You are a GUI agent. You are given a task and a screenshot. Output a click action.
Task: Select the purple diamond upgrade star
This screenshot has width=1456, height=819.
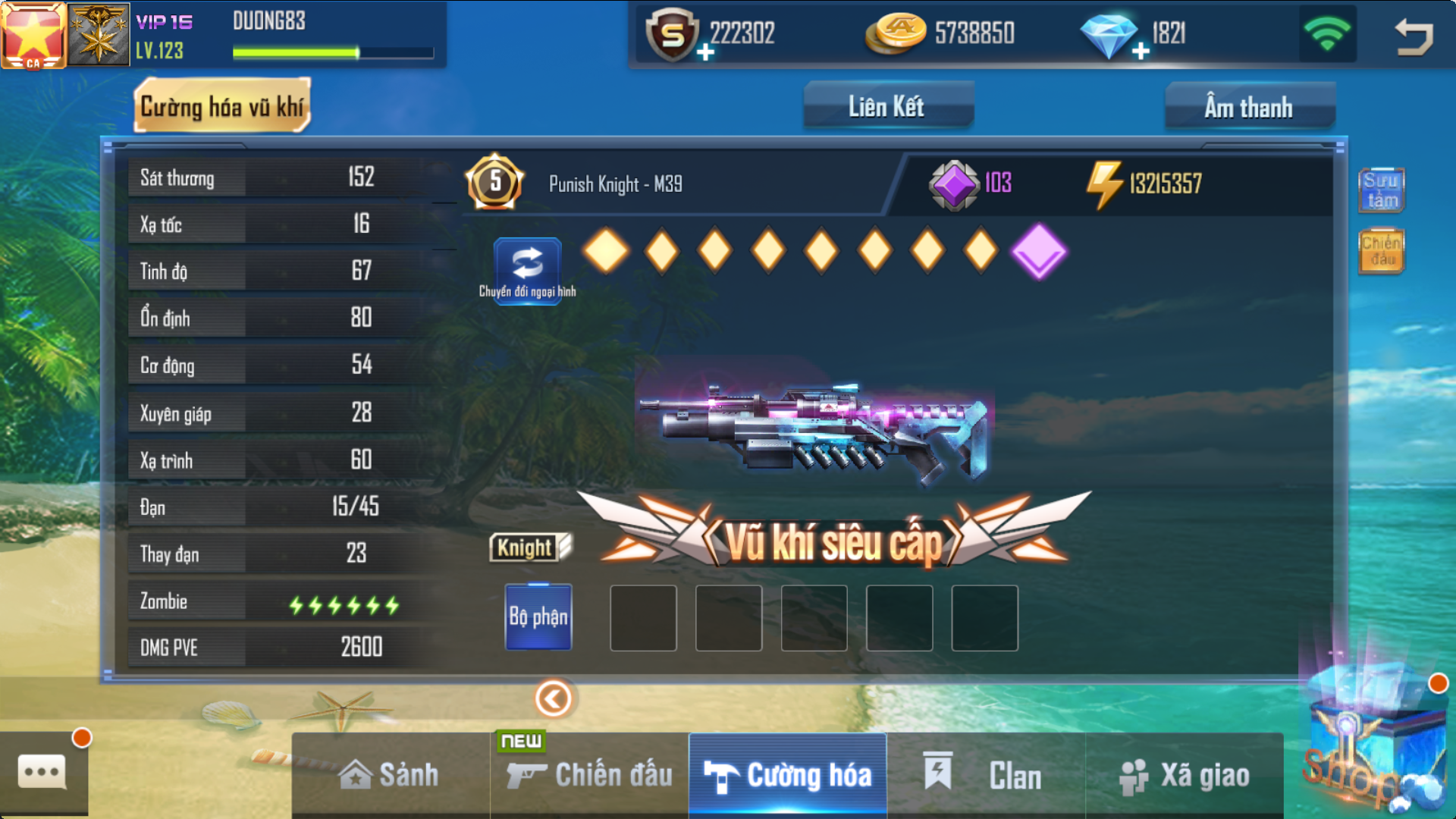[1038, 251]
